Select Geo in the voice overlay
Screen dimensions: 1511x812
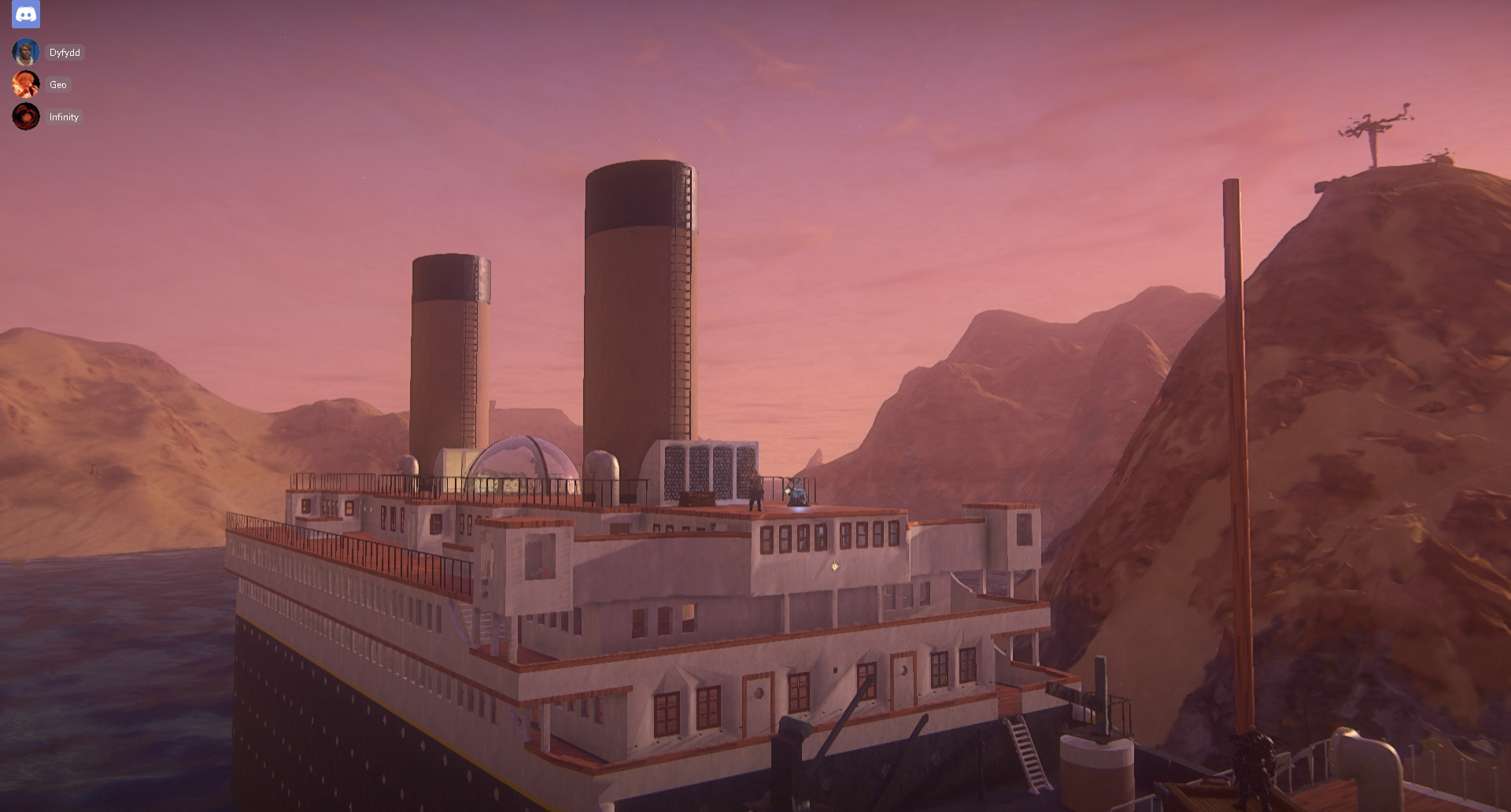pos(57,85)
